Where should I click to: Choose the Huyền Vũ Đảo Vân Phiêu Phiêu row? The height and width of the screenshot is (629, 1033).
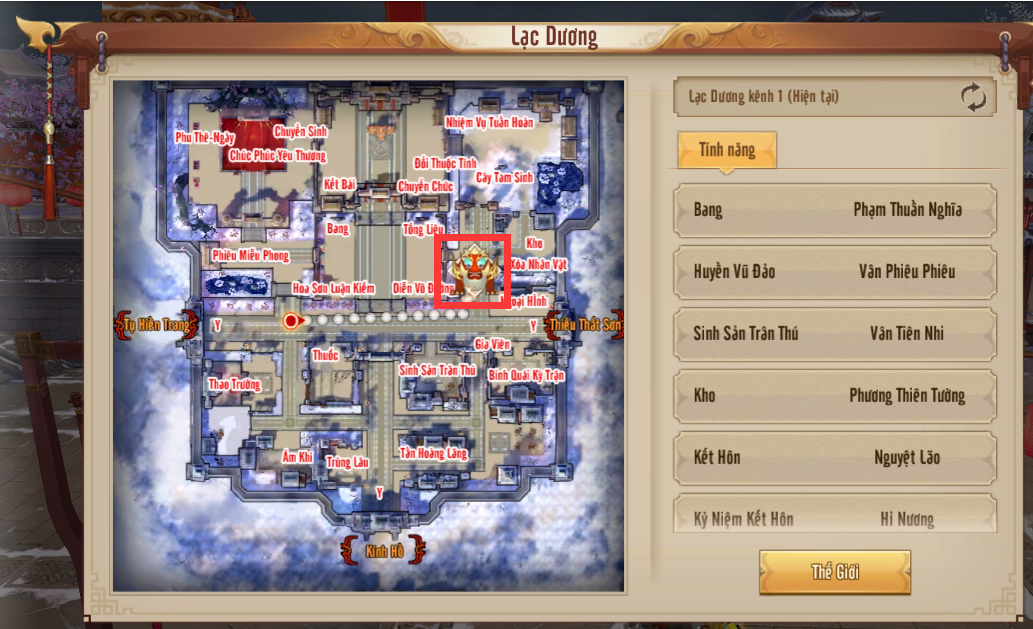click(x=835, y=272)
